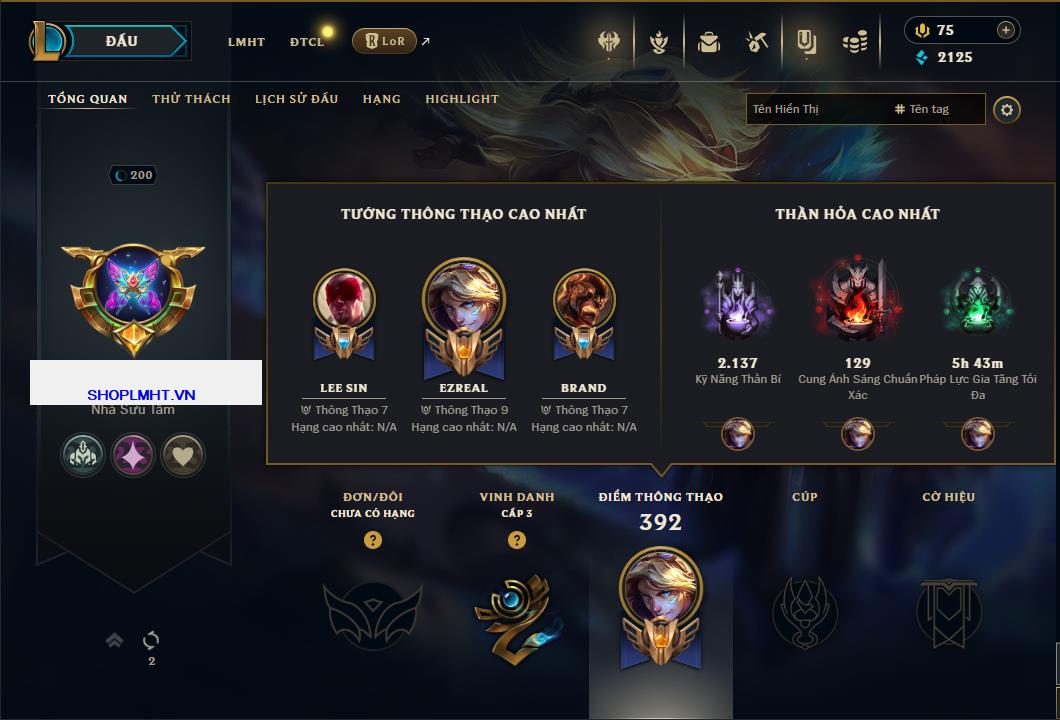This screenshot has height=720, width=1060.
Task: Switch to the ĐTCL tab
Action: [x=307, y=42]
